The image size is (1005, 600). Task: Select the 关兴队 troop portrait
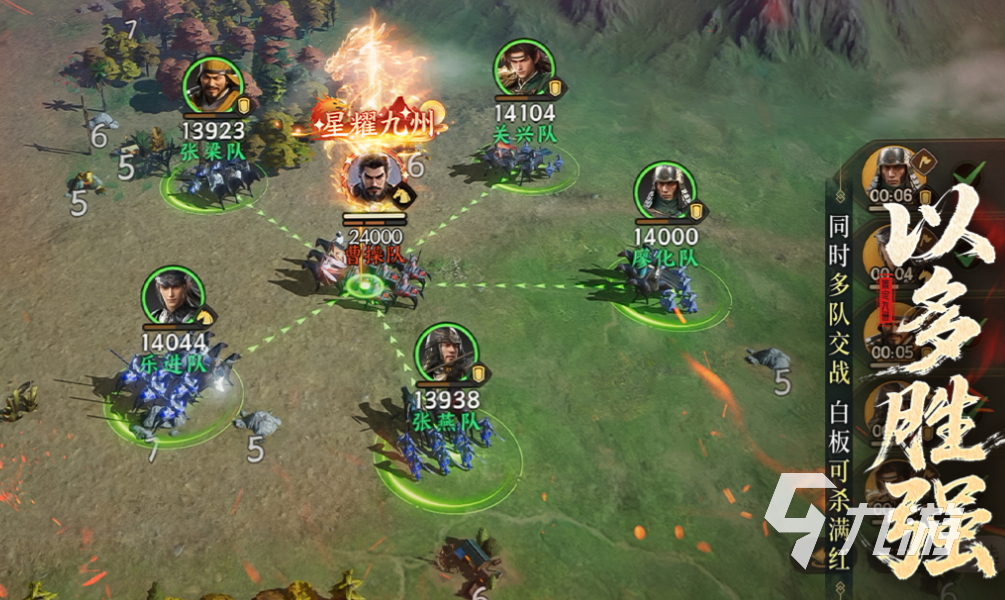524,70
